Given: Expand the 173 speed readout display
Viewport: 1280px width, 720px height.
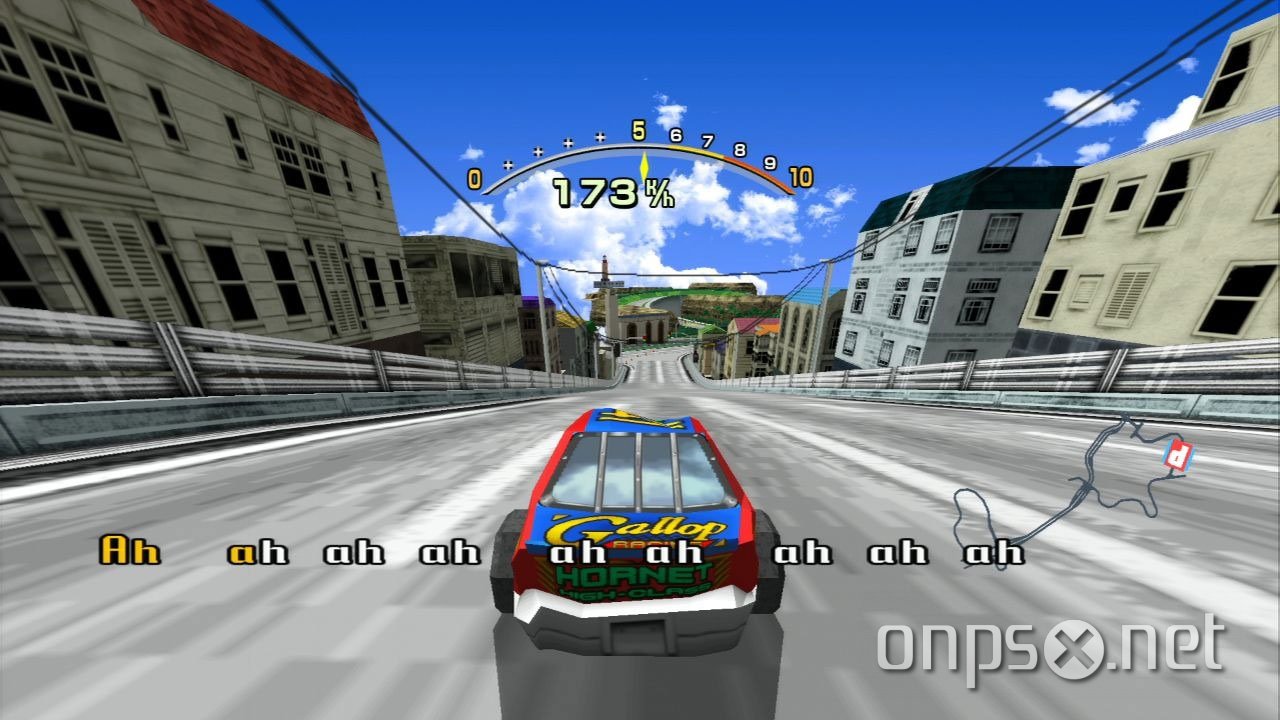Looking at the screenshot, I should pyautogui.click(x=594, y=193).
